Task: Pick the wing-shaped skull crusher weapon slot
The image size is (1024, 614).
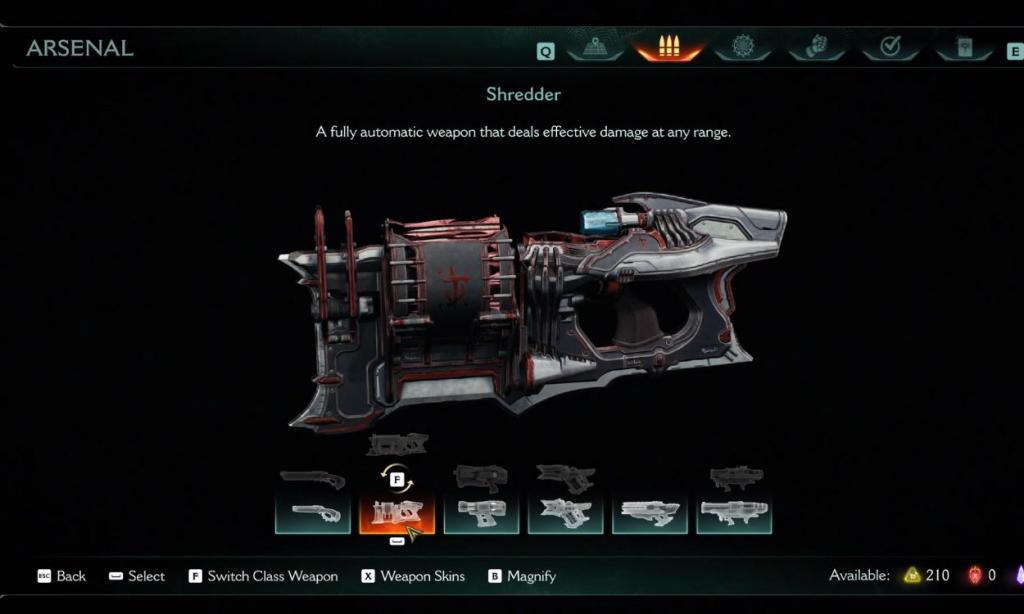Action: (565, 514)
